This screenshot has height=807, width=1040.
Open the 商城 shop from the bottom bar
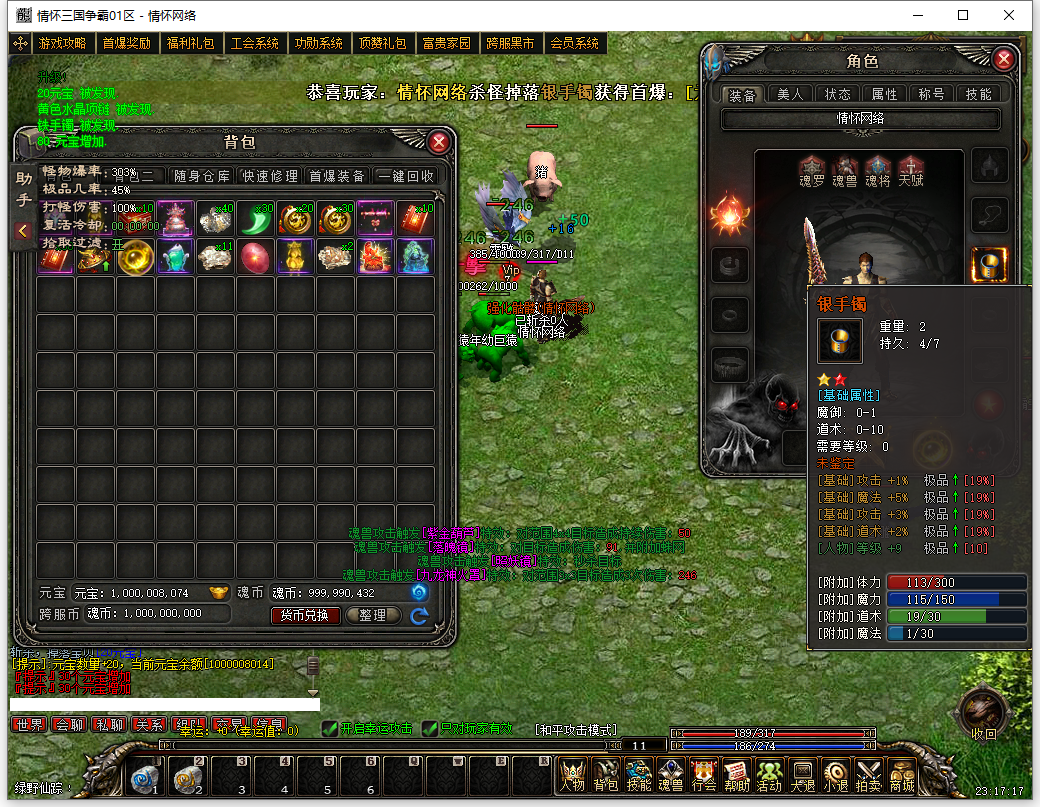(x=902, y=775)
